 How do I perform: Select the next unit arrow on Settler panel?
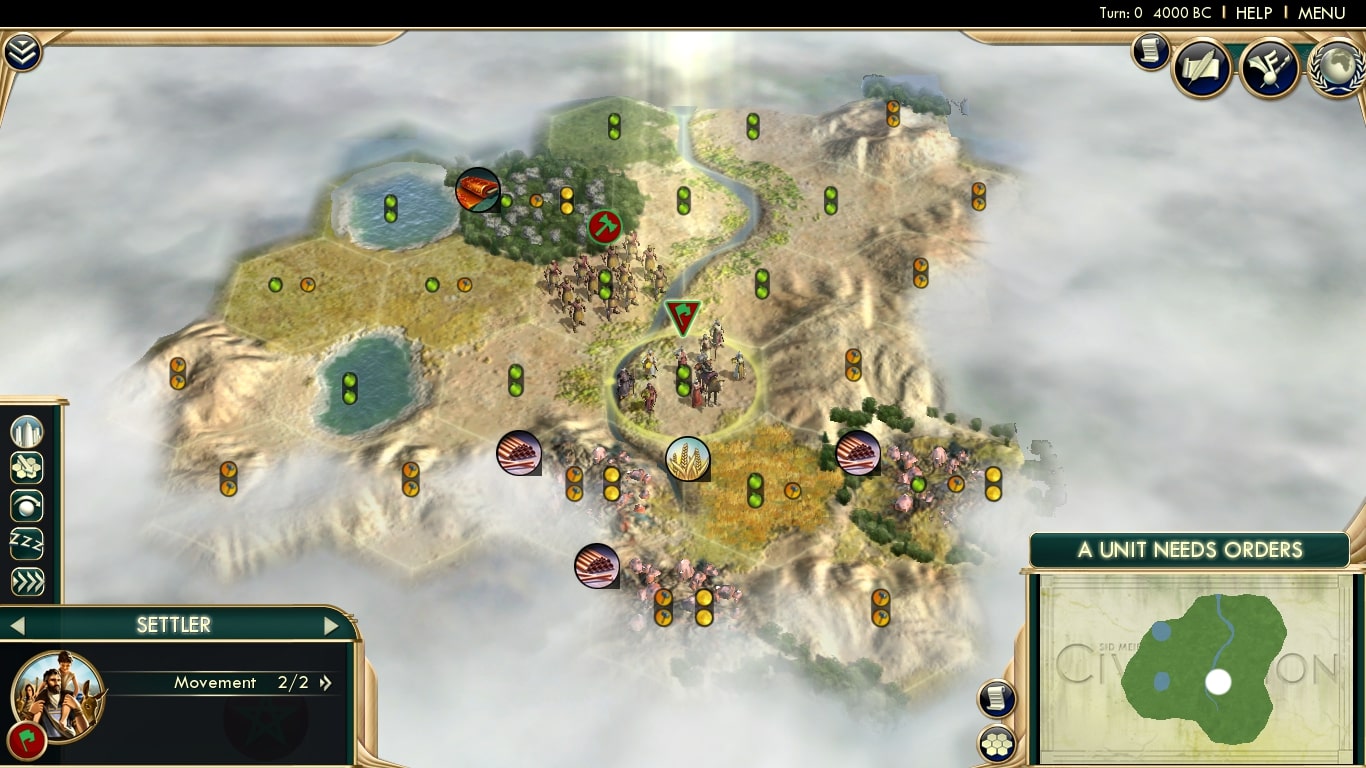[331, 624]
